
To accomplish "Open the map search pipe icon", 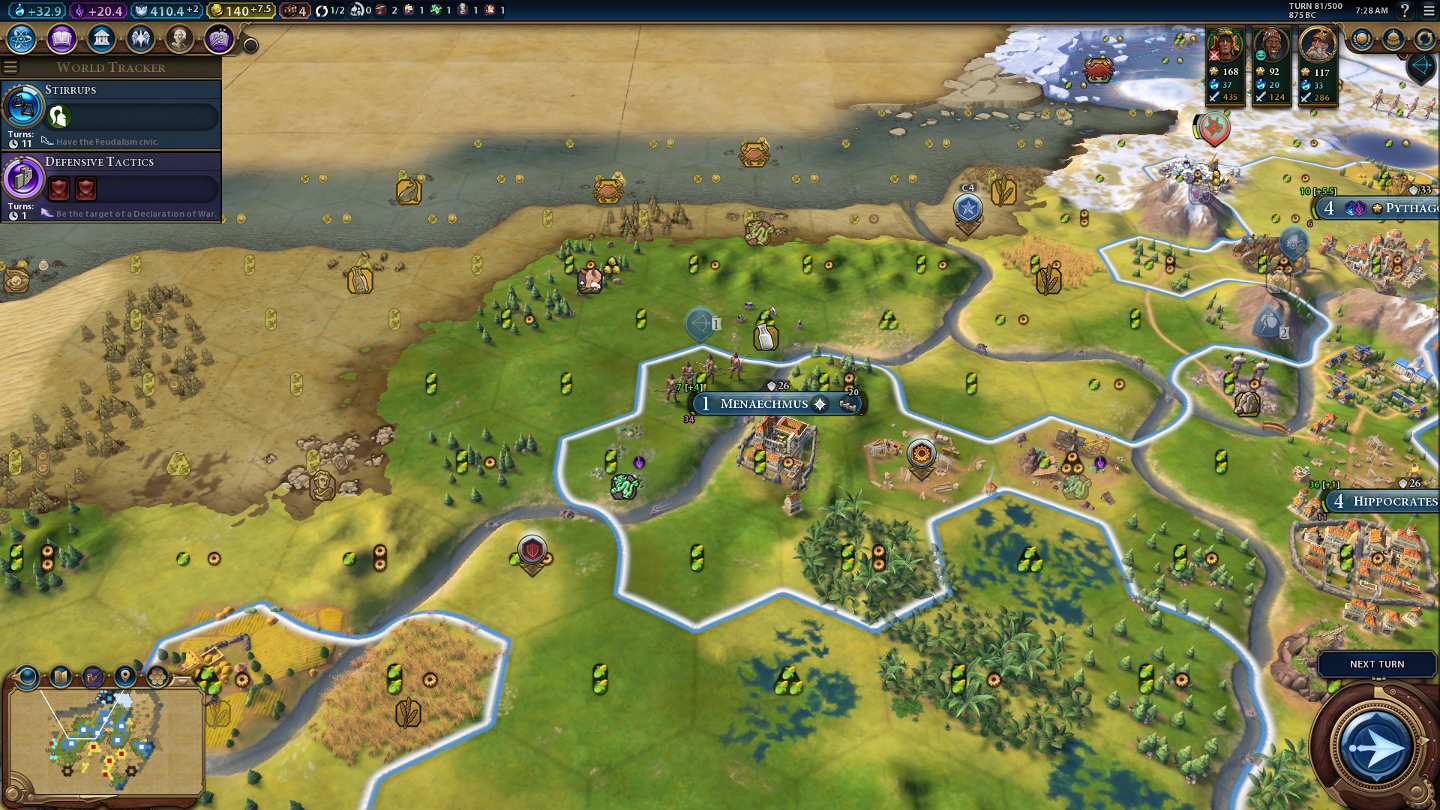I will 93,677.
